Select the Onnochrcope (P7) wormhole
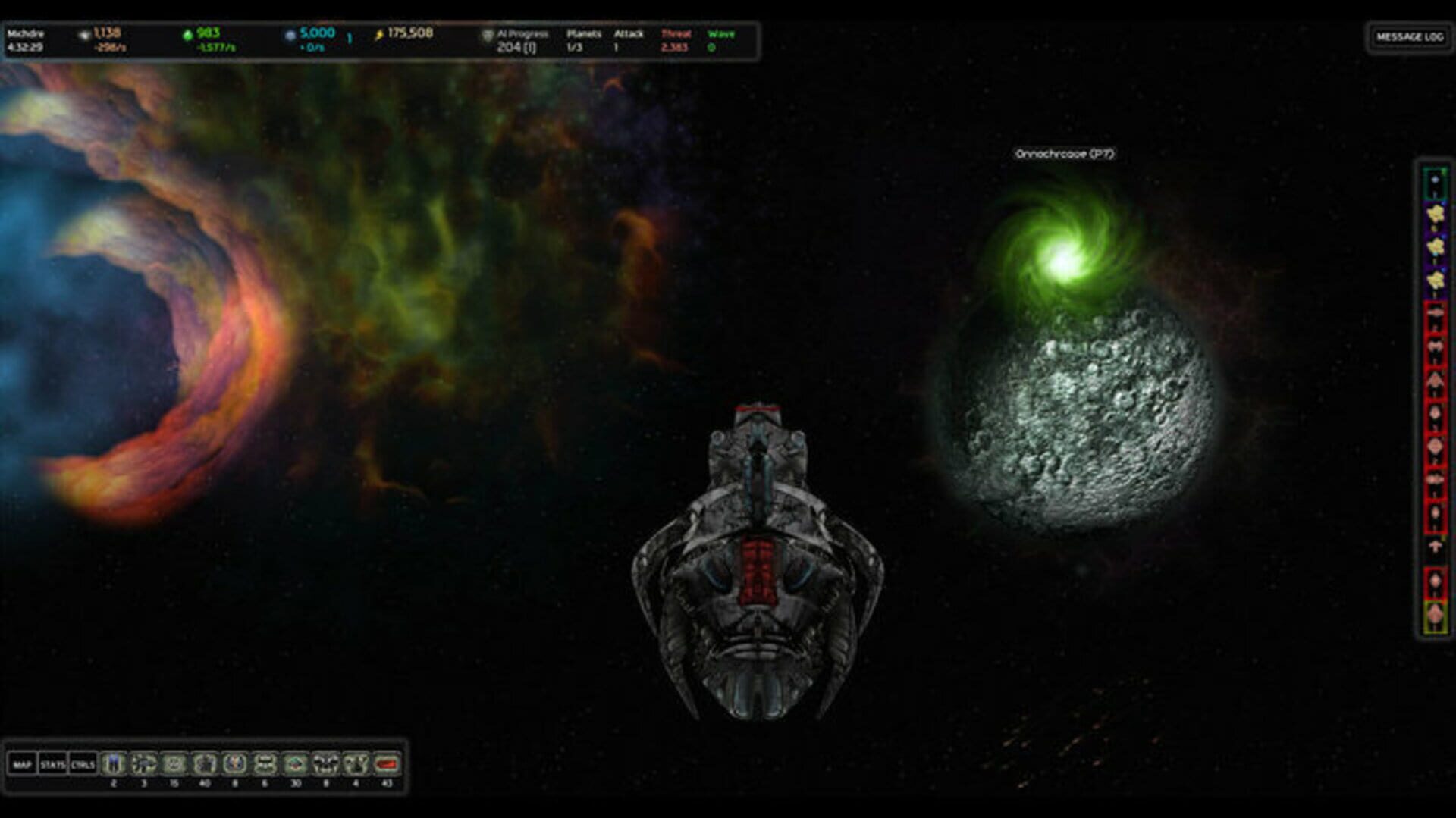The width and height of the screenshot is (1456, 818). [x=1065, y=254]
